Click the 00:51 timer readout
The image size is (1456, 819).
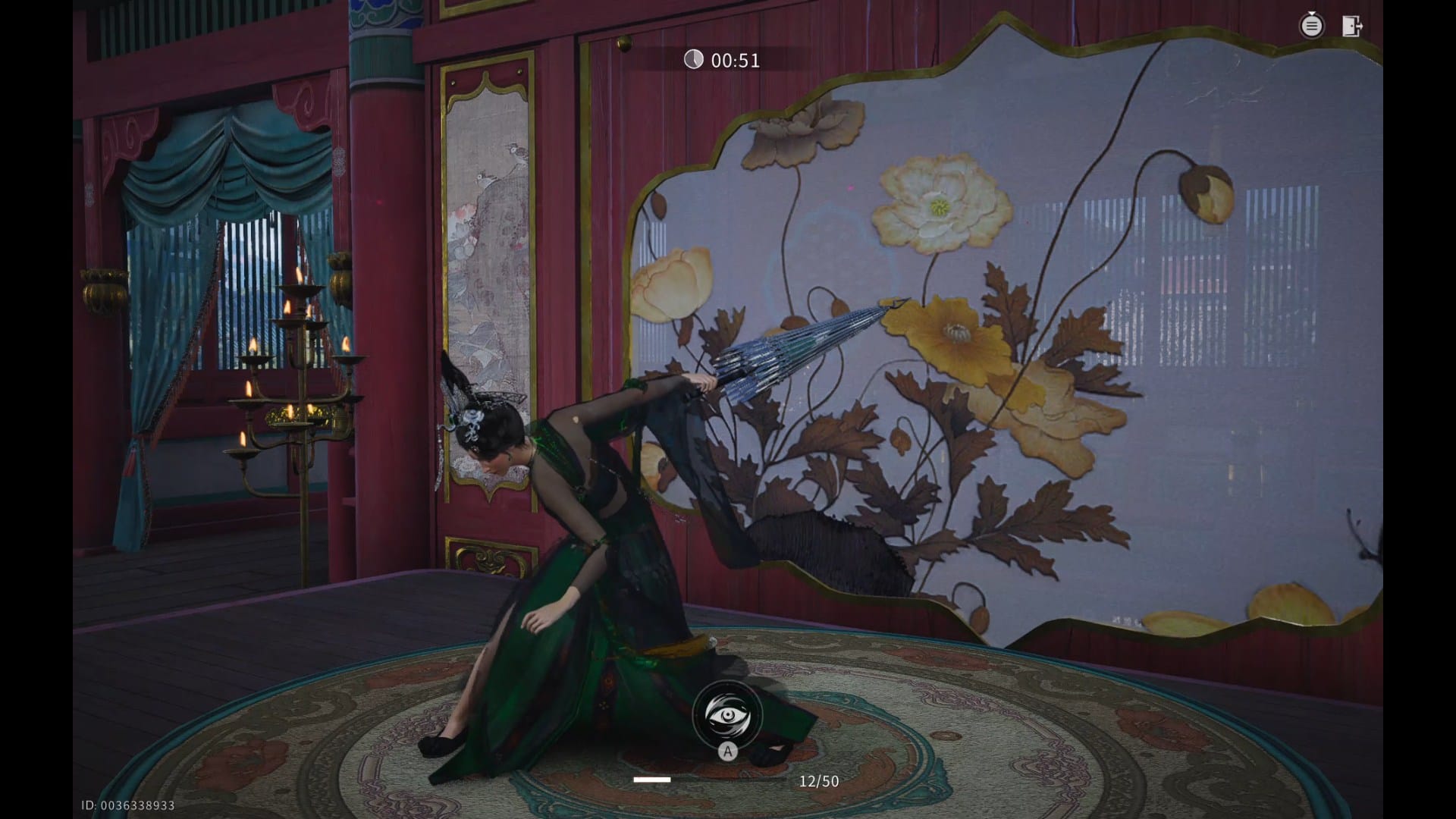734,60
